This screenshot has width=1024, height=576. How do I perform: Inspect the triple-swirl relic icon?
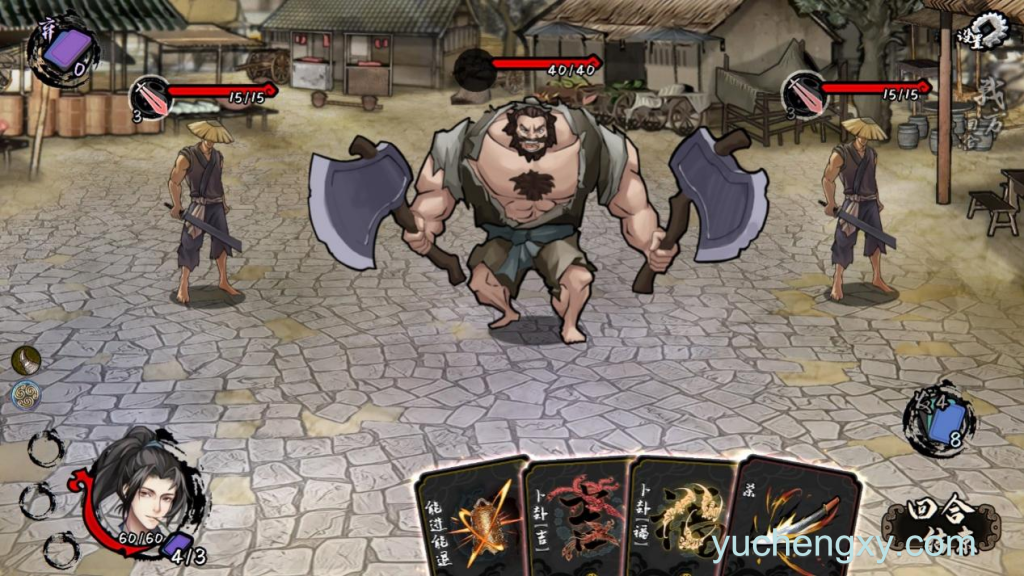(x=26, y=395)
